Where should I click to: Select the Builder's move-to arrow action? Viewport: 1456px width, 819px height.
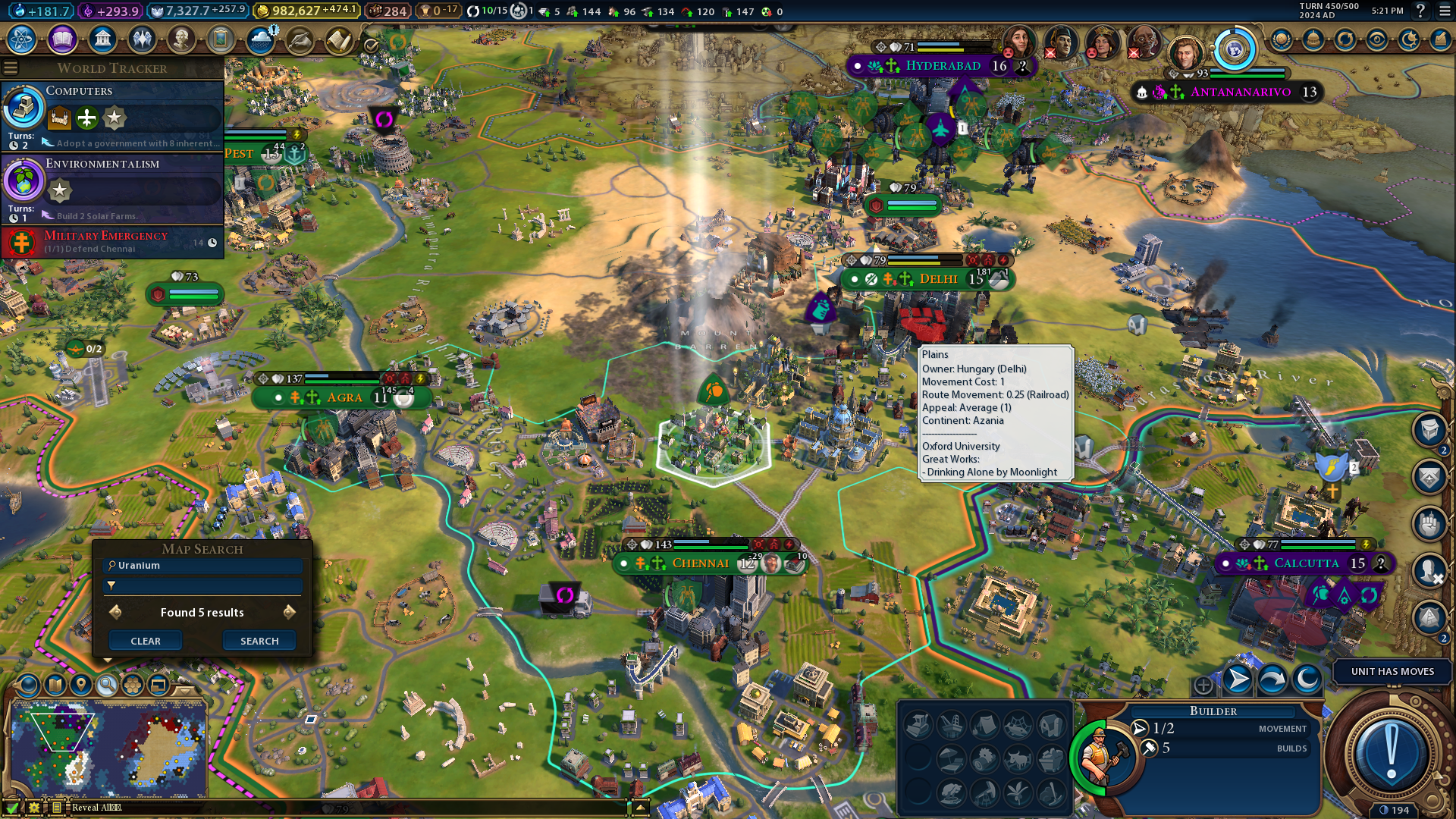pyautogui.click(x=1238, y=679)
